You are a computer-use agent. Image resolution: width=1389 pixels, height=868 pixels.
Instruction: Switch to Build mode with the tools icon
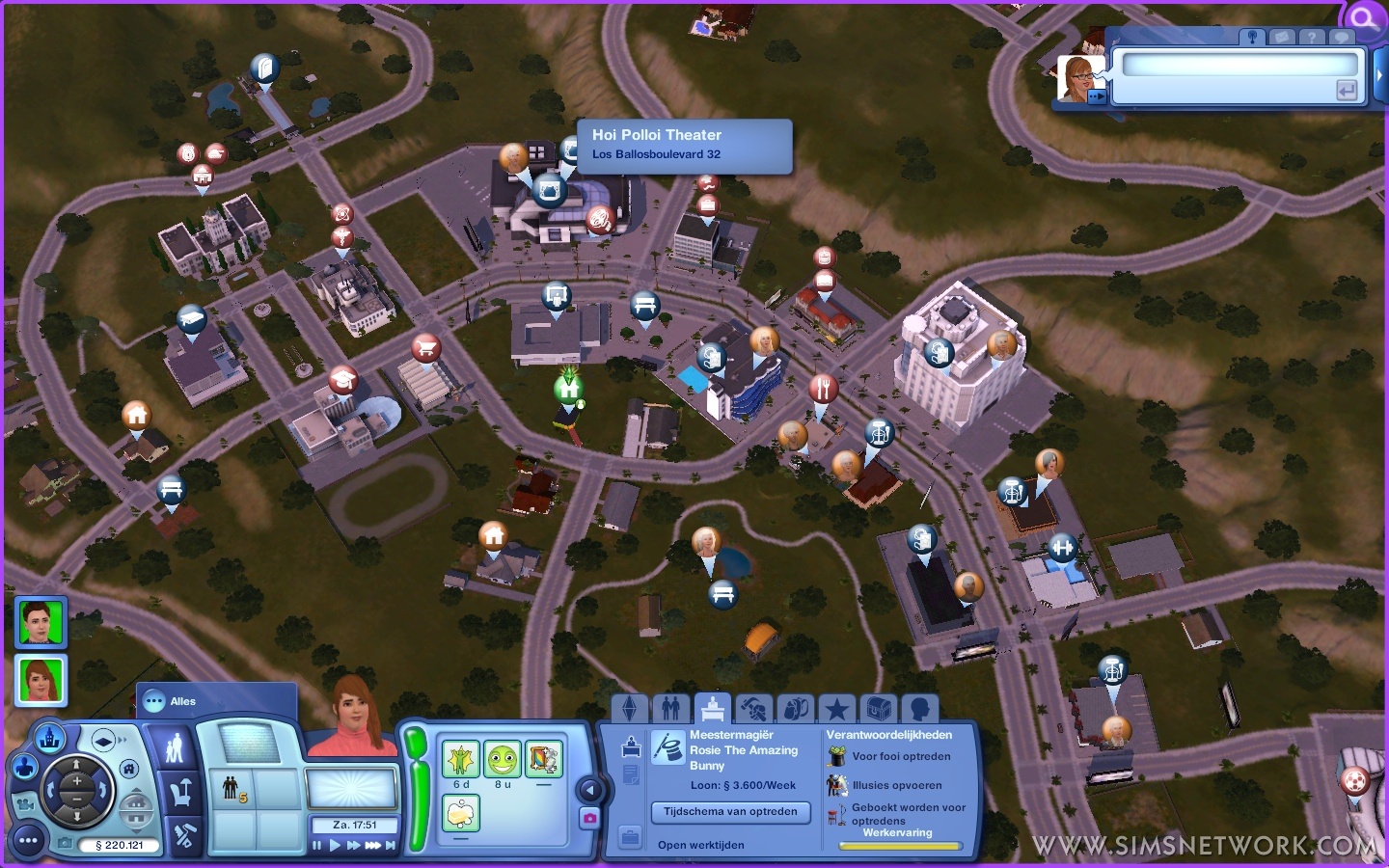coord(182,835)
